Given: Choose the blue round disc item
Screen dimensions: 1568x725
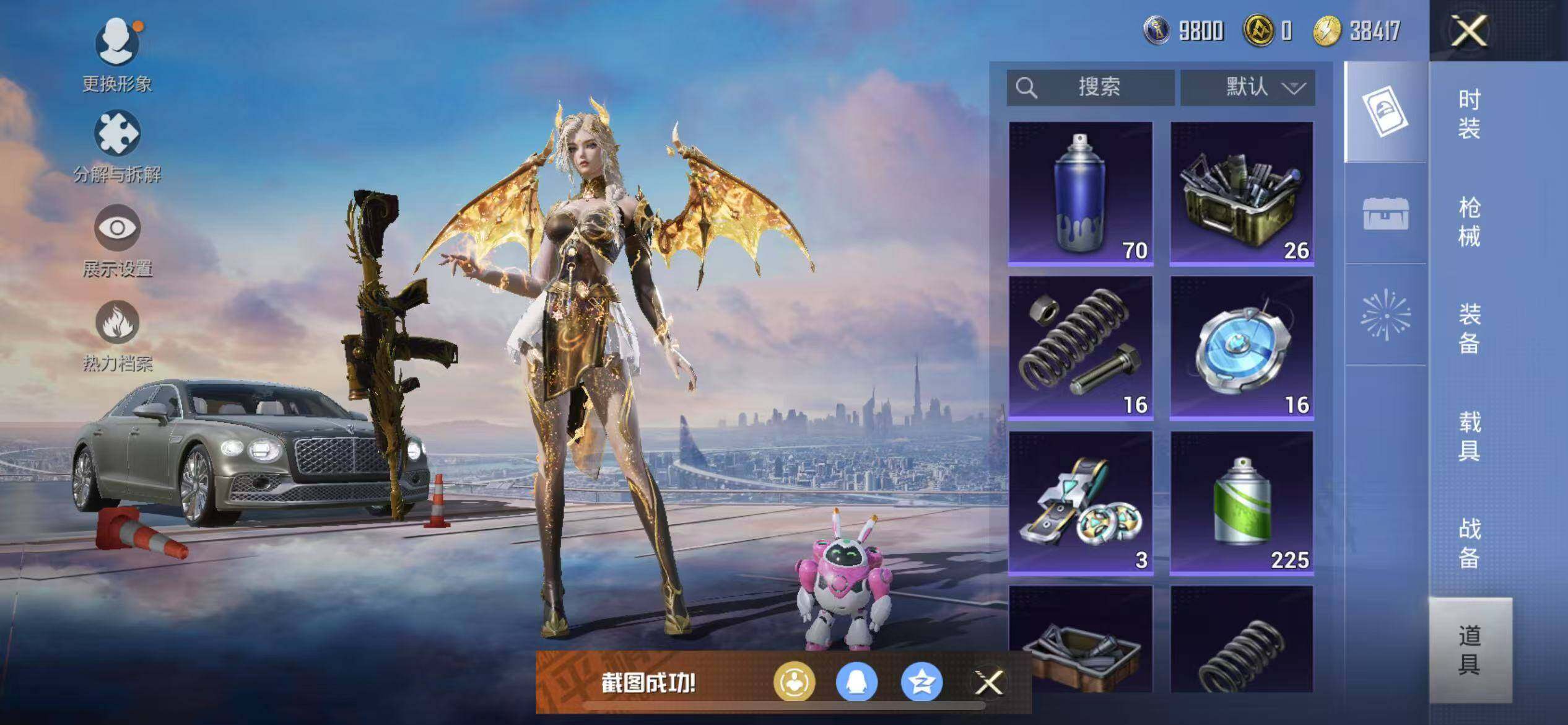Looking at the screenshot, I should click(x=1242, y=348).
